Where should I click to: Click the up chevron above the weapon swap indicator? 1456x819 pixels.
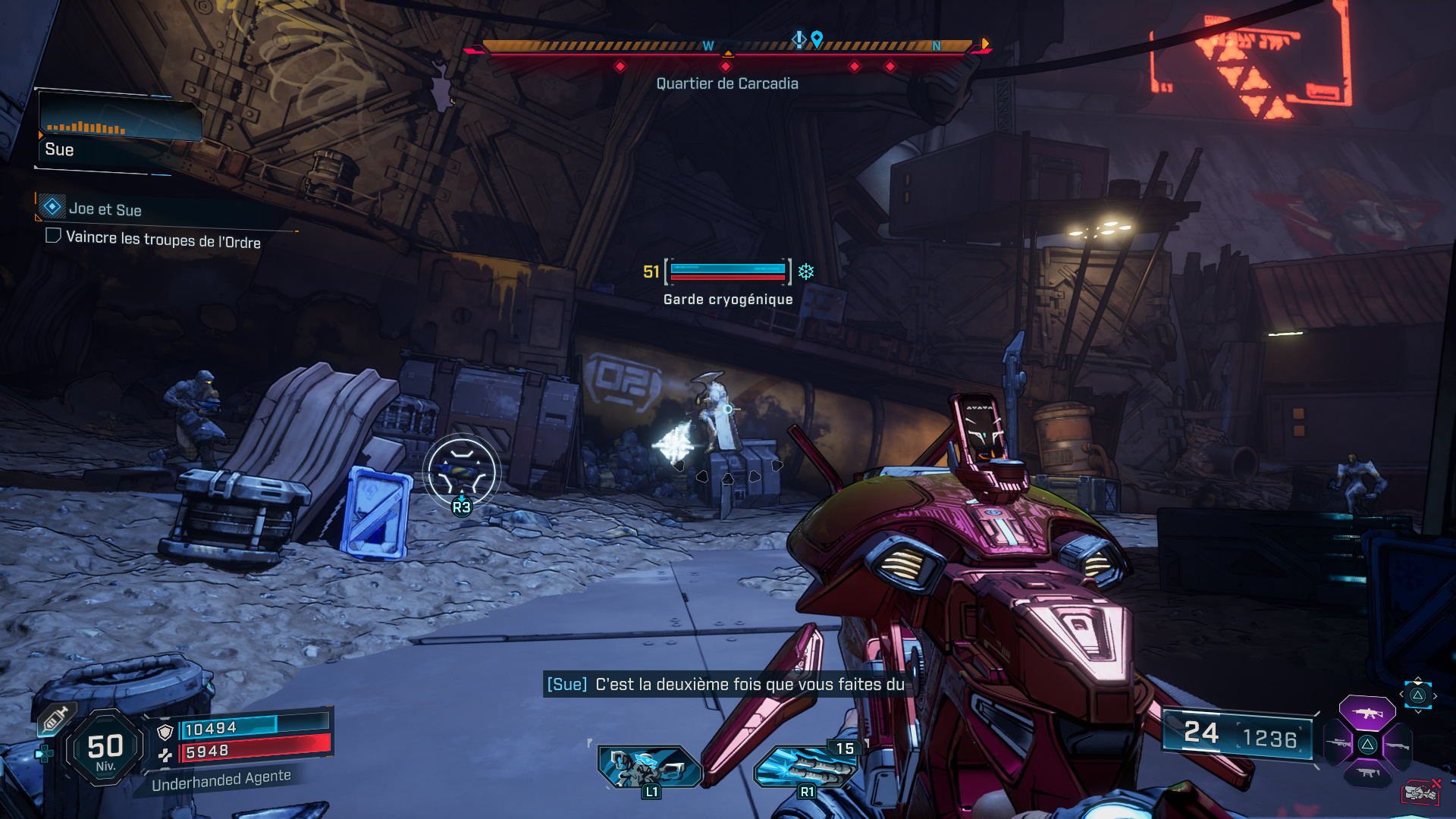1418,678
